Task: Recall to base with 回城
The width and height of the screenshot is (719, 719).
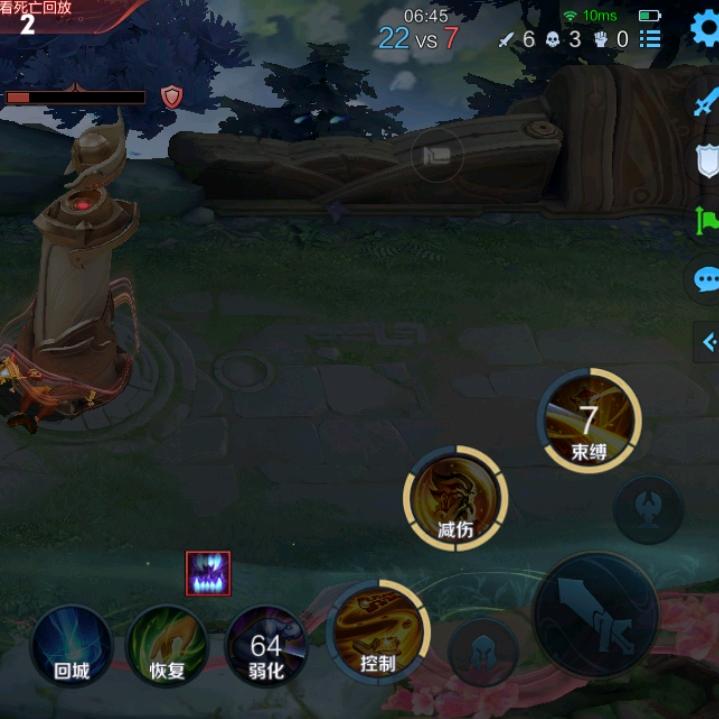Action: (71, 645)
